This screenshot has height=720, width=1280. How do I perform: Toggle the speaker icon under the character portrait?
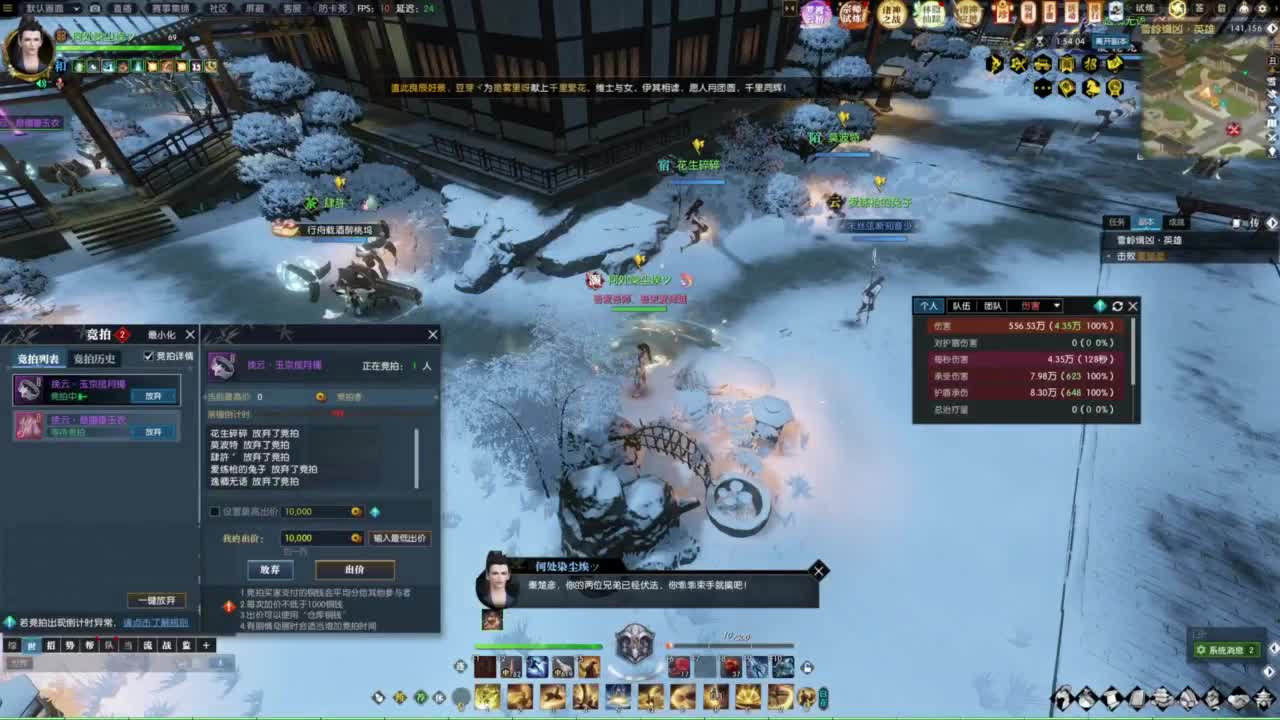point(41,83)
